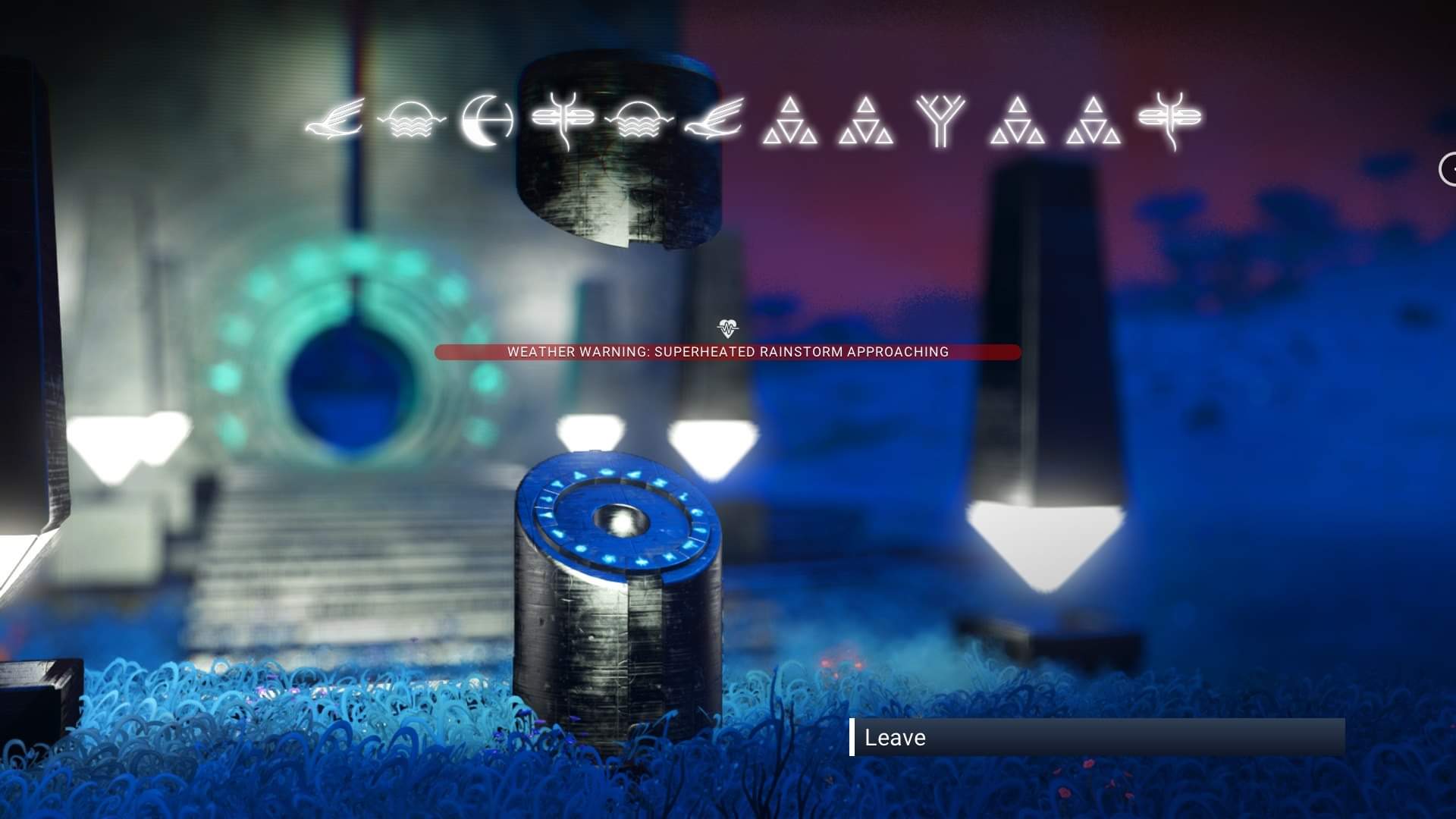
Task: Click the weather warning banner text
Action: [728, 352]
